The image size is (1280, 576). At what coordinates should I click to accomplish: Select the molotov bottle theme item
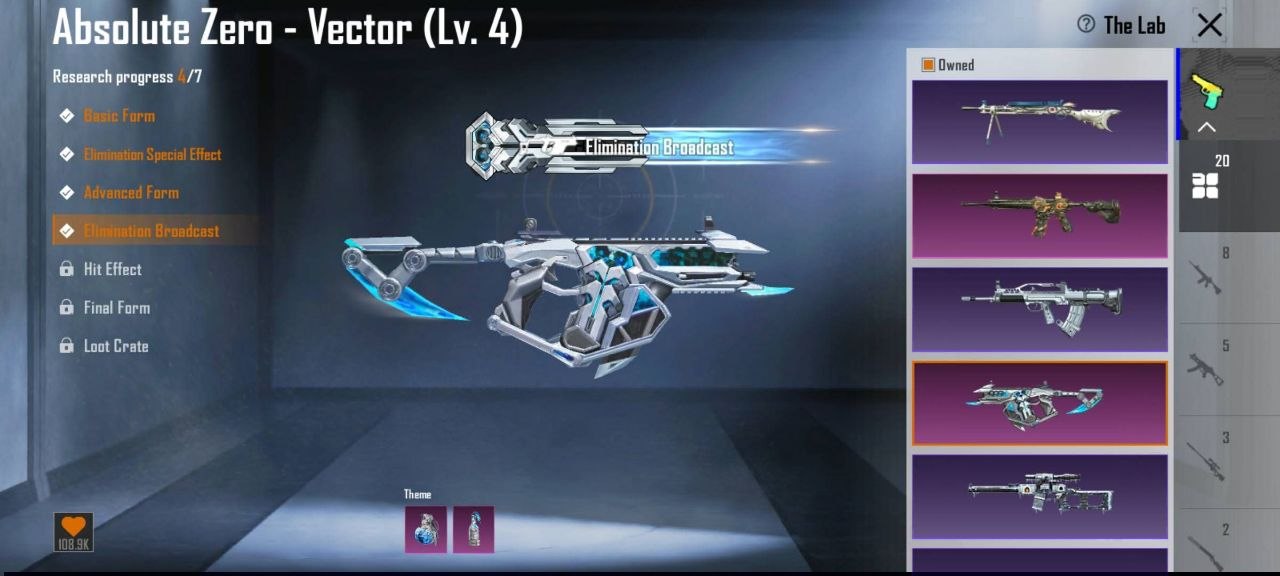coord(473,529)
